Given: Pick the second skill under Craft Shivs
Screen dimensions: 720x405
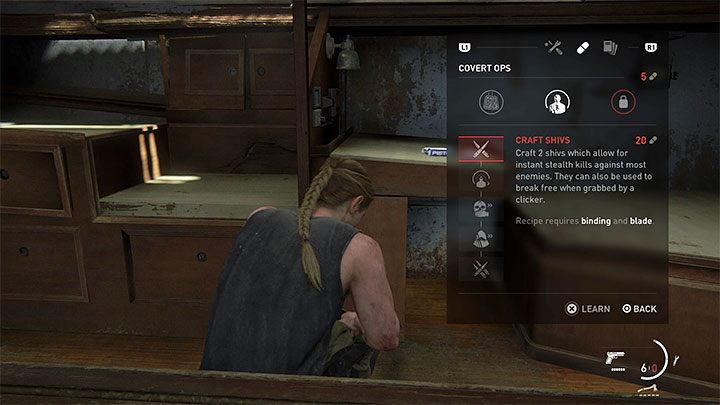Looking at the screenshot, I should (480, 180).
